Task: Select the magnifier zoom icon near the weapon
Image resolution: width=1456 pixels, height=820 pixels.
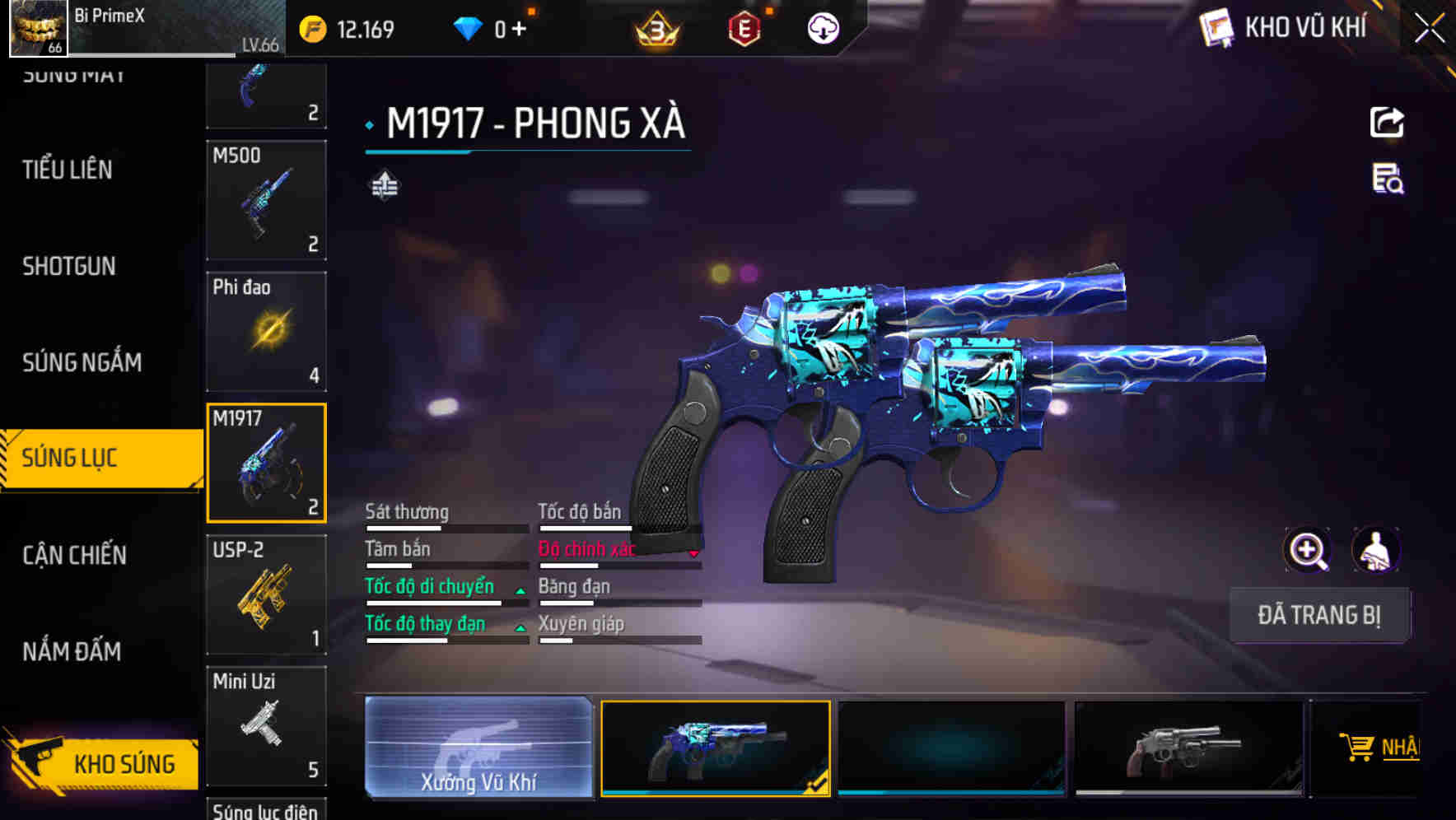Action: click(1309, 550)
